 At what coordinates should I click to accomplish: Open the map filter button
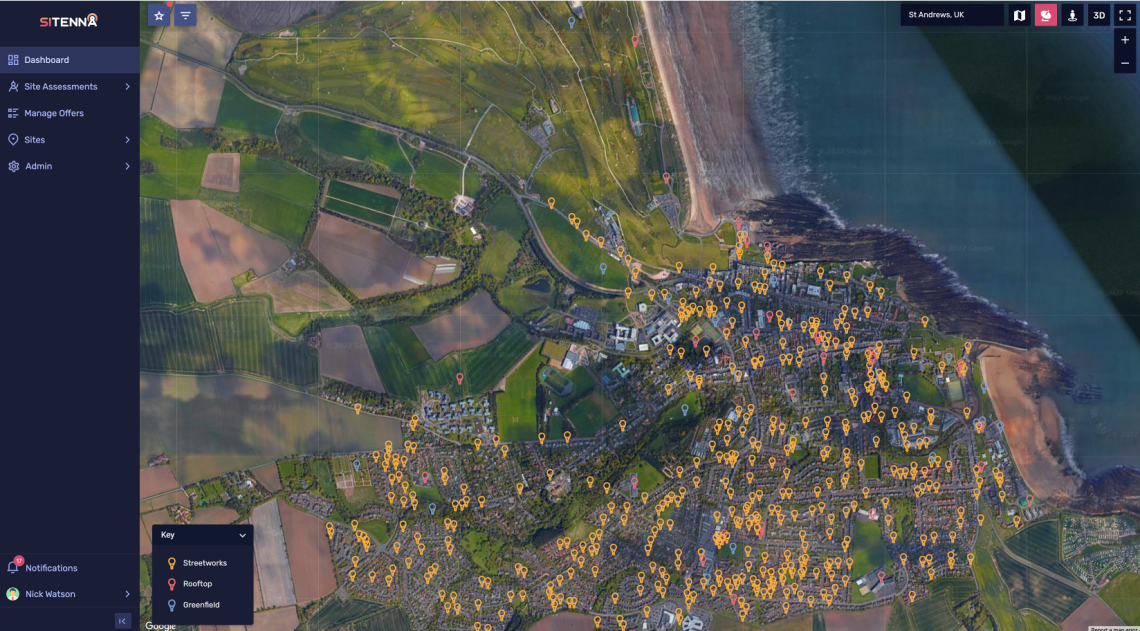coord(185,15)
